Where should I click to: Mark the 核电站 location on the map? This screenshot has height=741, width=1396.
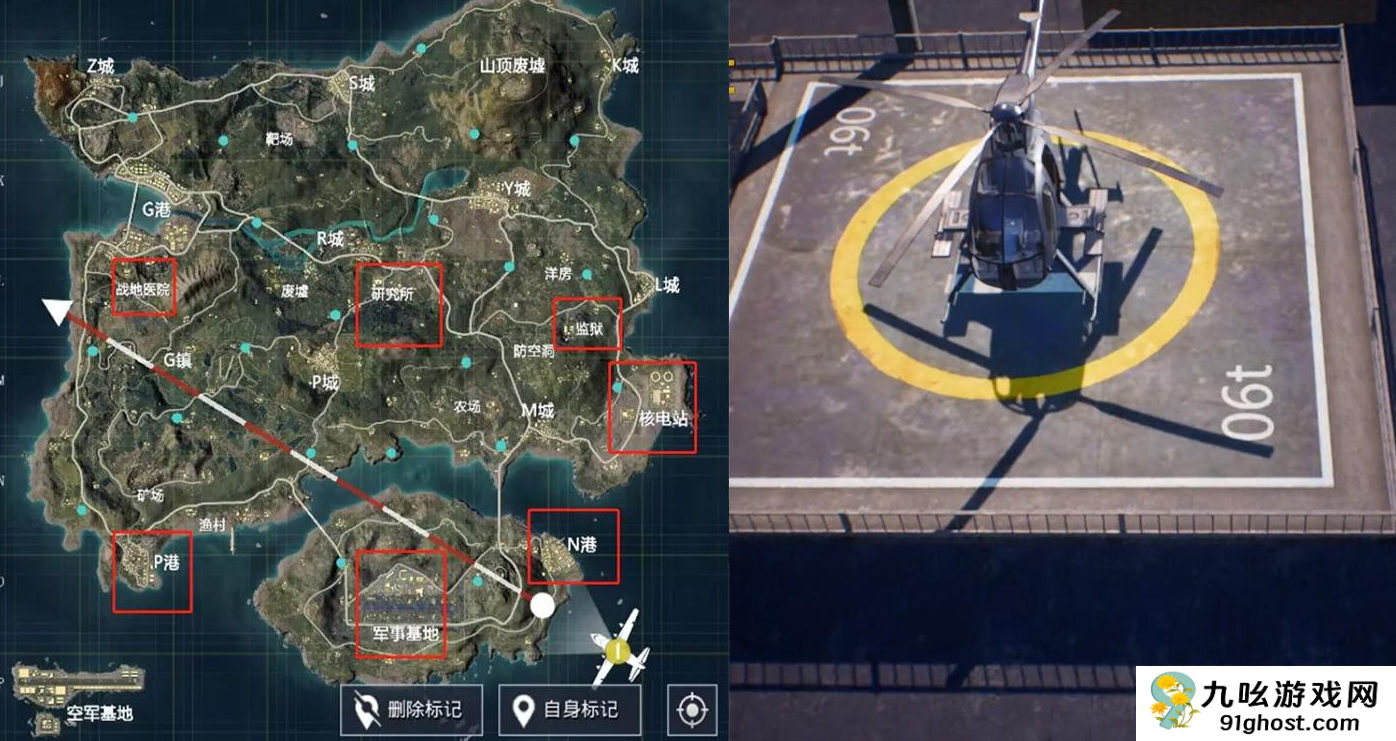tap(652, 407)
